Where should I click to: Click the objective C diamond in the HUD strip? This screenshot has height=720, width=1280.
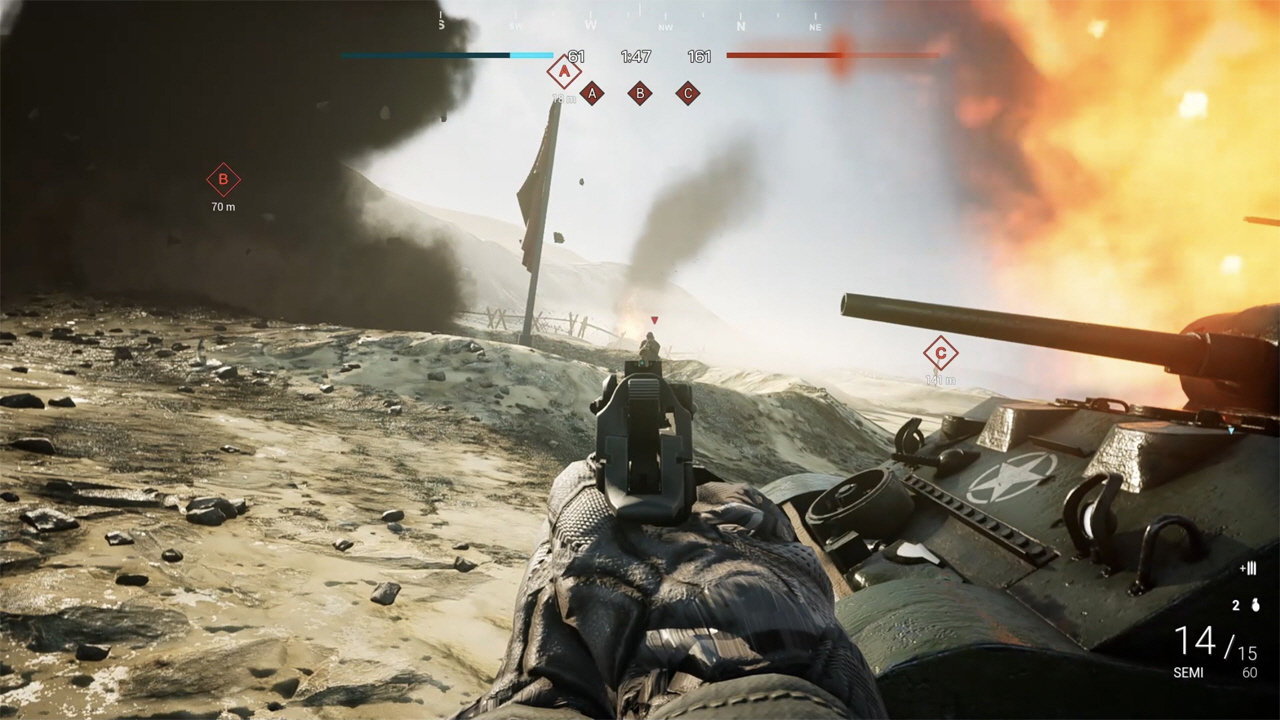[688, 93]
